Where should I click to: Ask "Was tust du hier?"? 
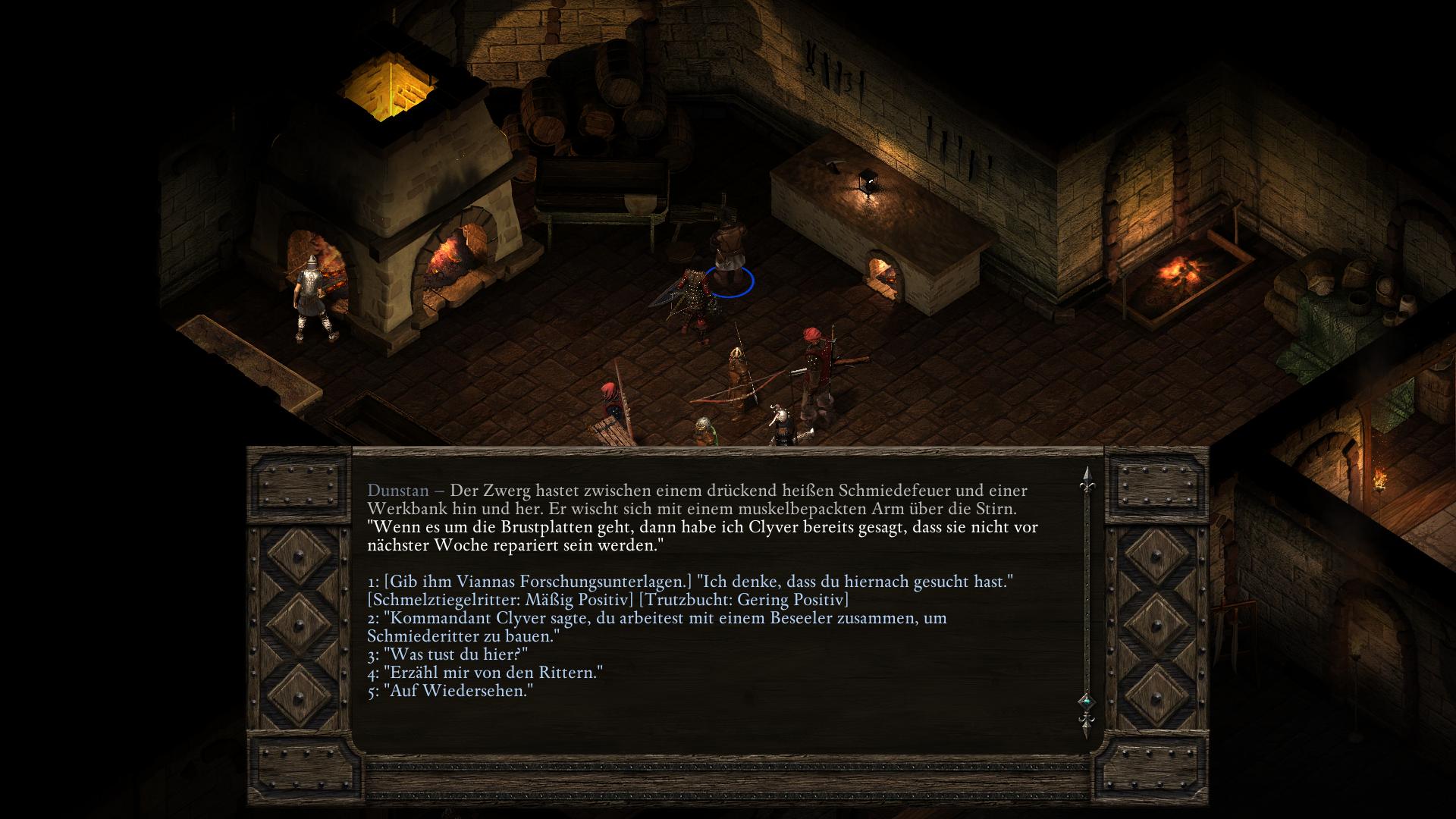456,654
